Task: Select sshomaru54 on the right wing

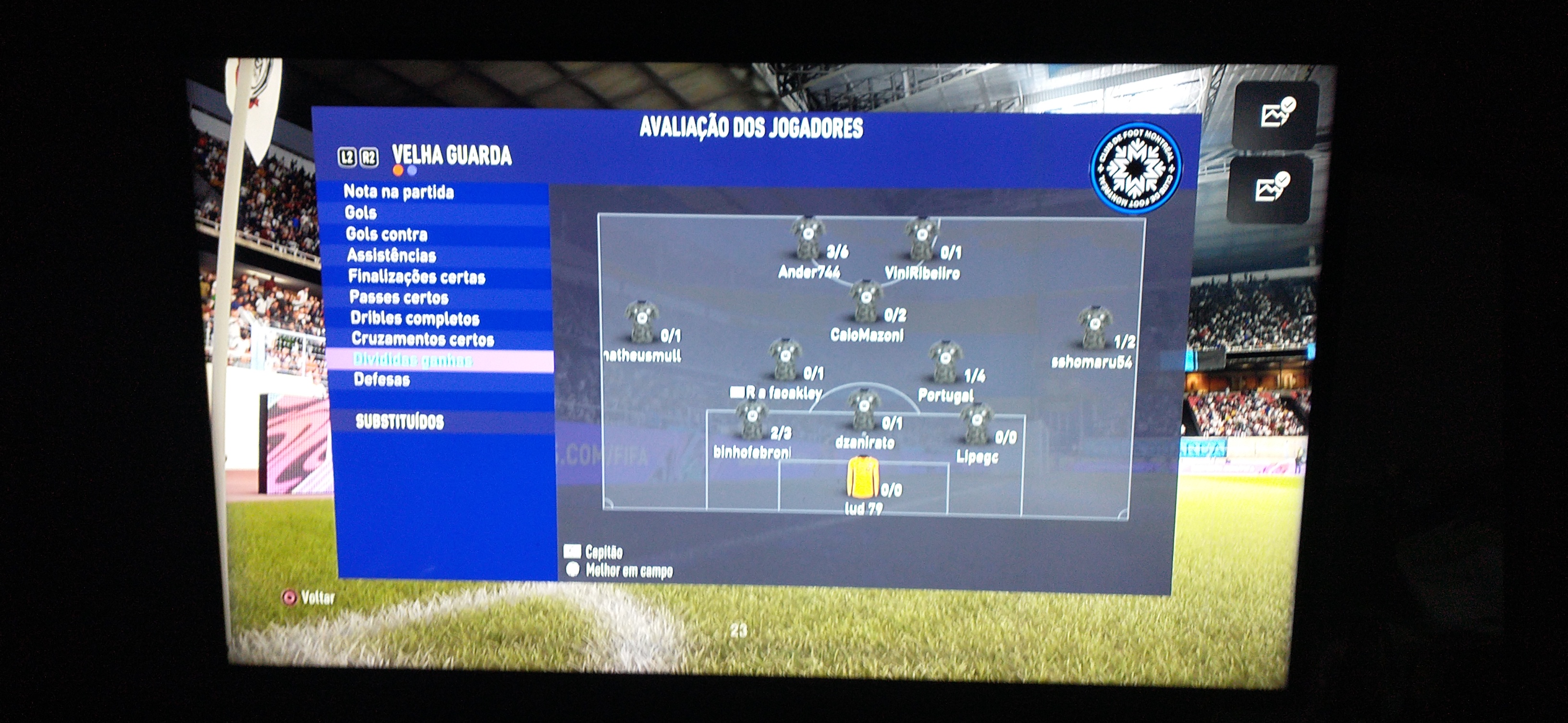Action: click(1094, 328)
